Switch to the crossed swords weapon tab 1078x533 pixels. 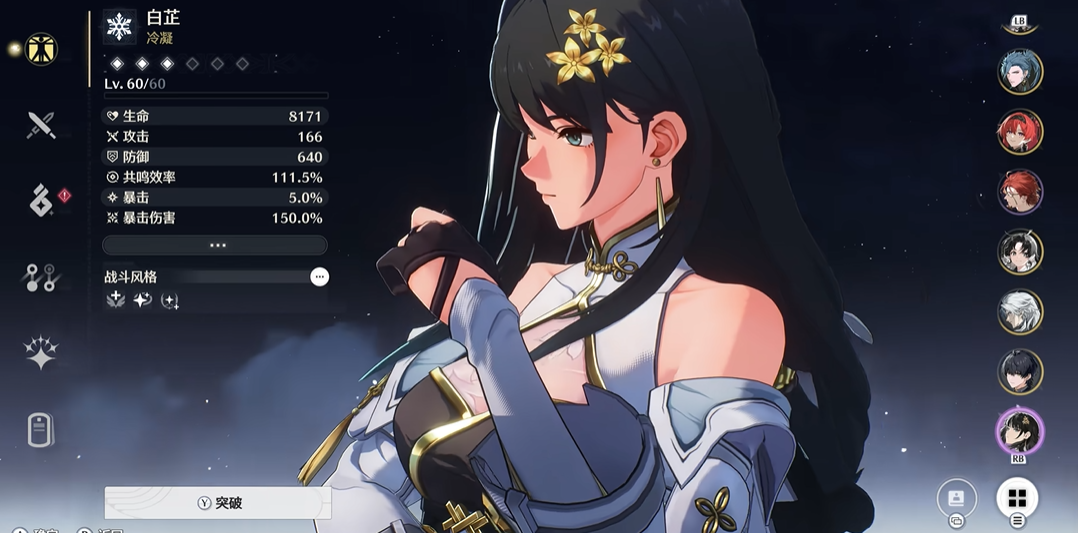coord(41,125)
